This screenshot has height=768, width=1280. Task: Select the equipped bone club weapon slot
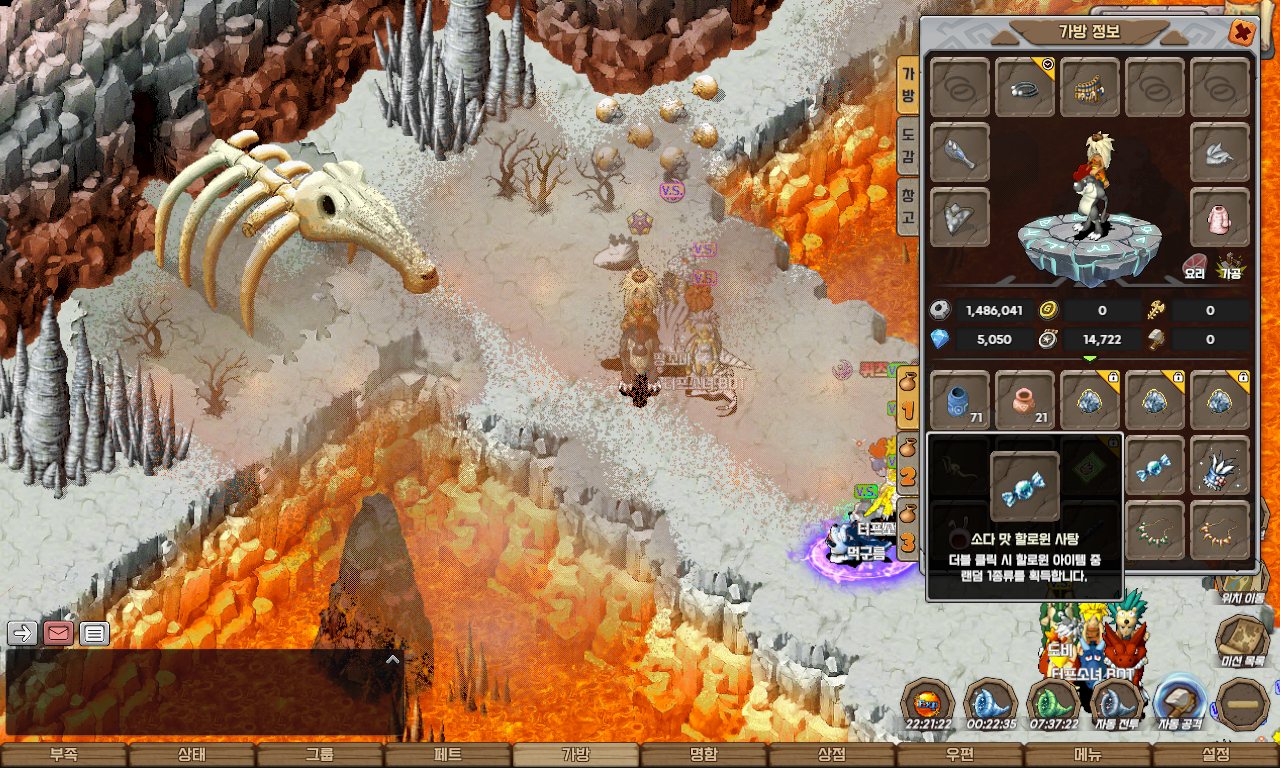pos(960,153)
